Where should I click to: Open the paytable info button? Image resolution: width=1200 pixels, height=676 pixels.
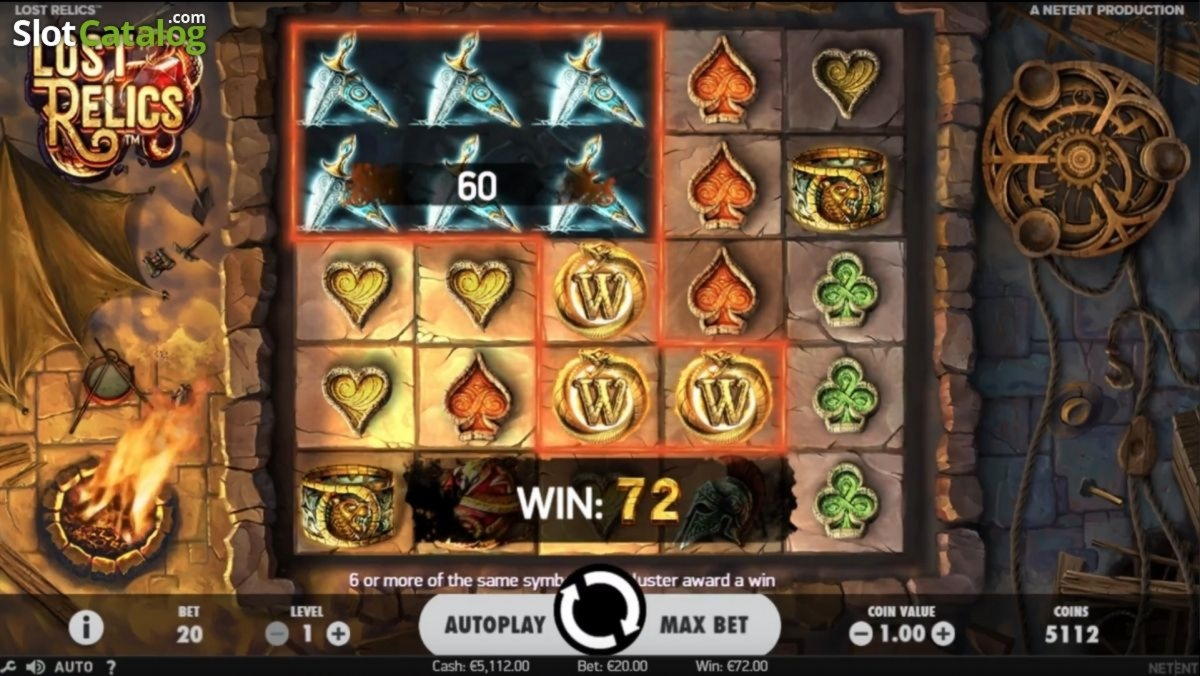coord(86,628)
